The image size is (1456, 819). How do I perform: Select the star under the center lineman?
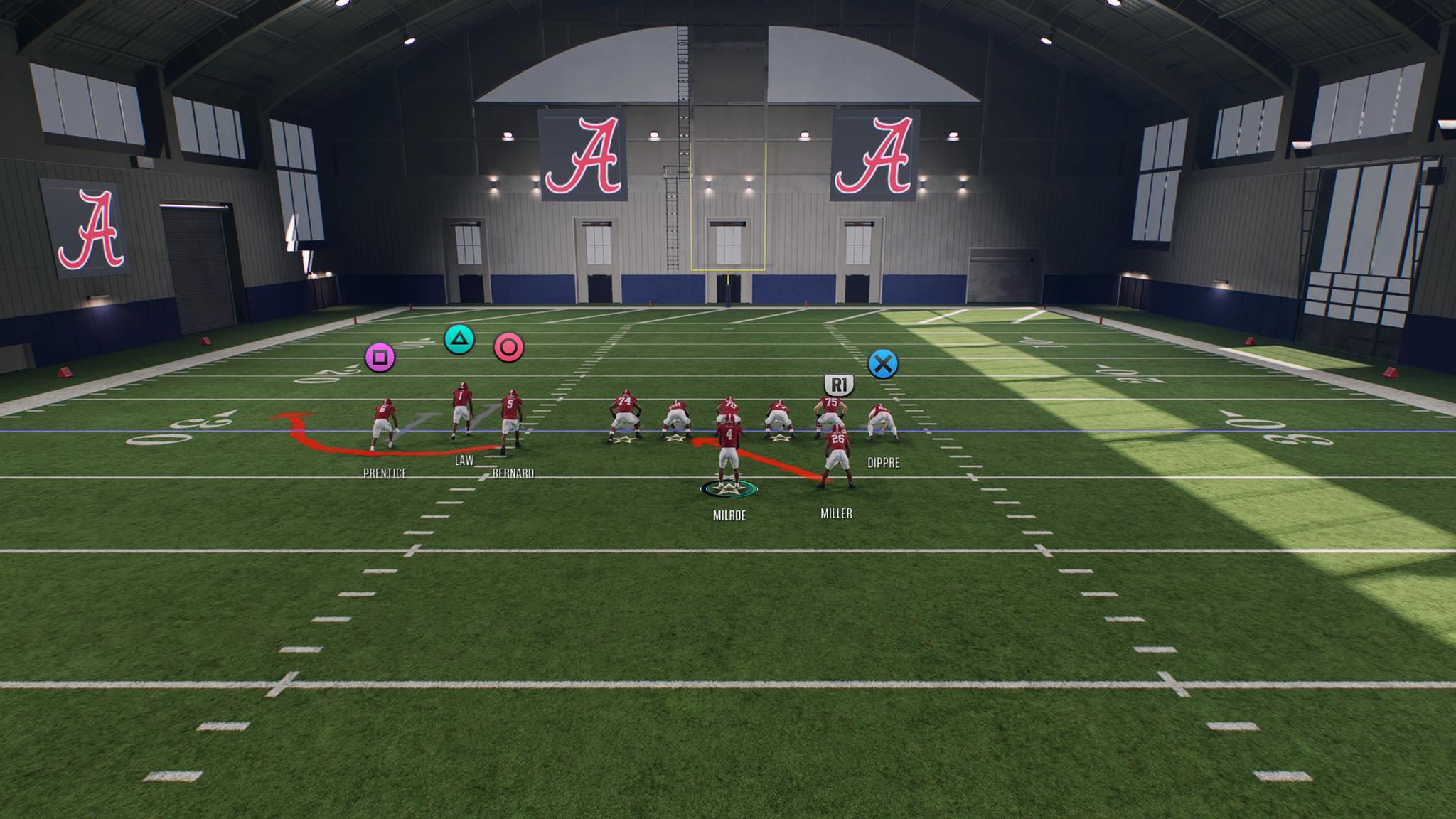click(x=675, y=438)
